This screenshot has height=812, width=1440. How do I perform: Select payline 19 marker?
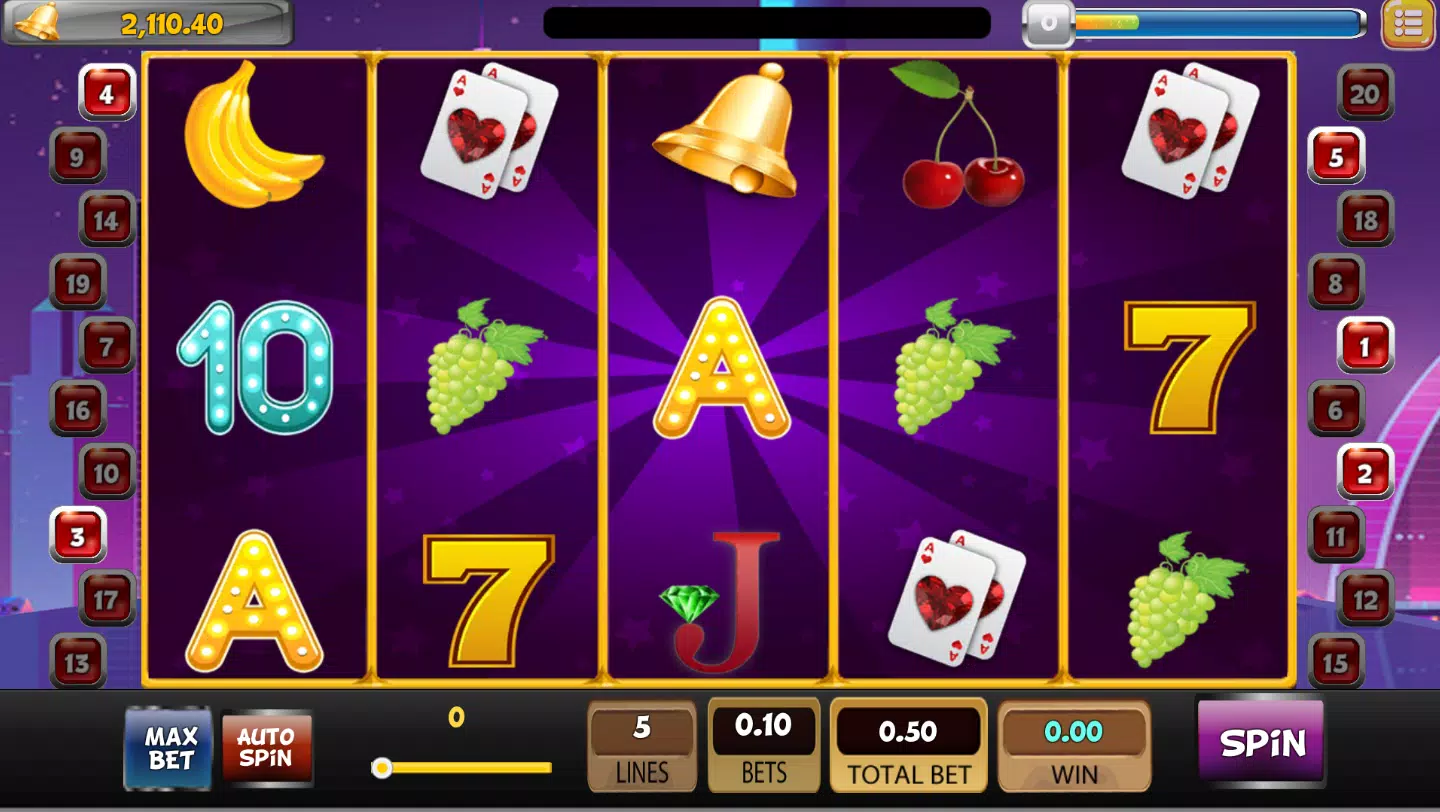click(78, 283)
